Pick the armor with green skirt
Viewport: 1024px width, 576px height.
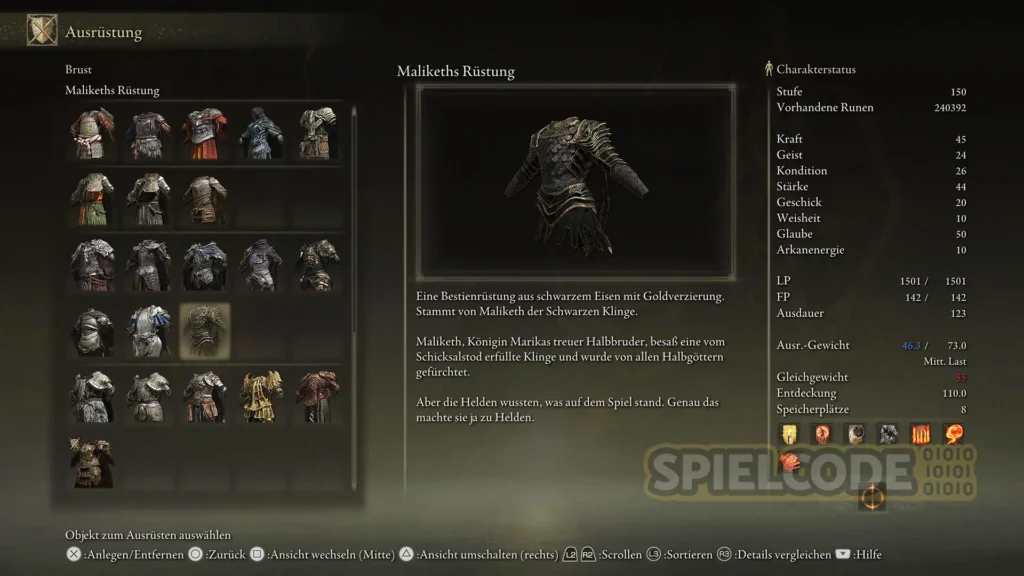[92, 200]
